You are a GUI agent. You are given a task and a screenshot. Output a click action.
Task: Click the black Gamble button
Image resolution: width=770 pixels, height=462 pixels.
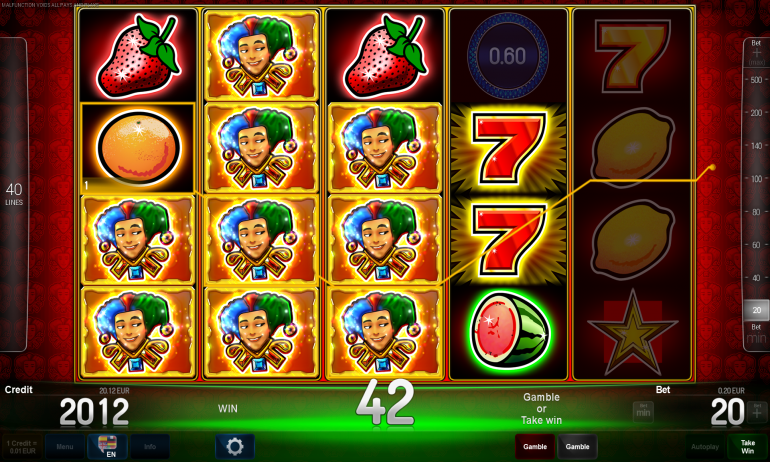click(578, 446)
